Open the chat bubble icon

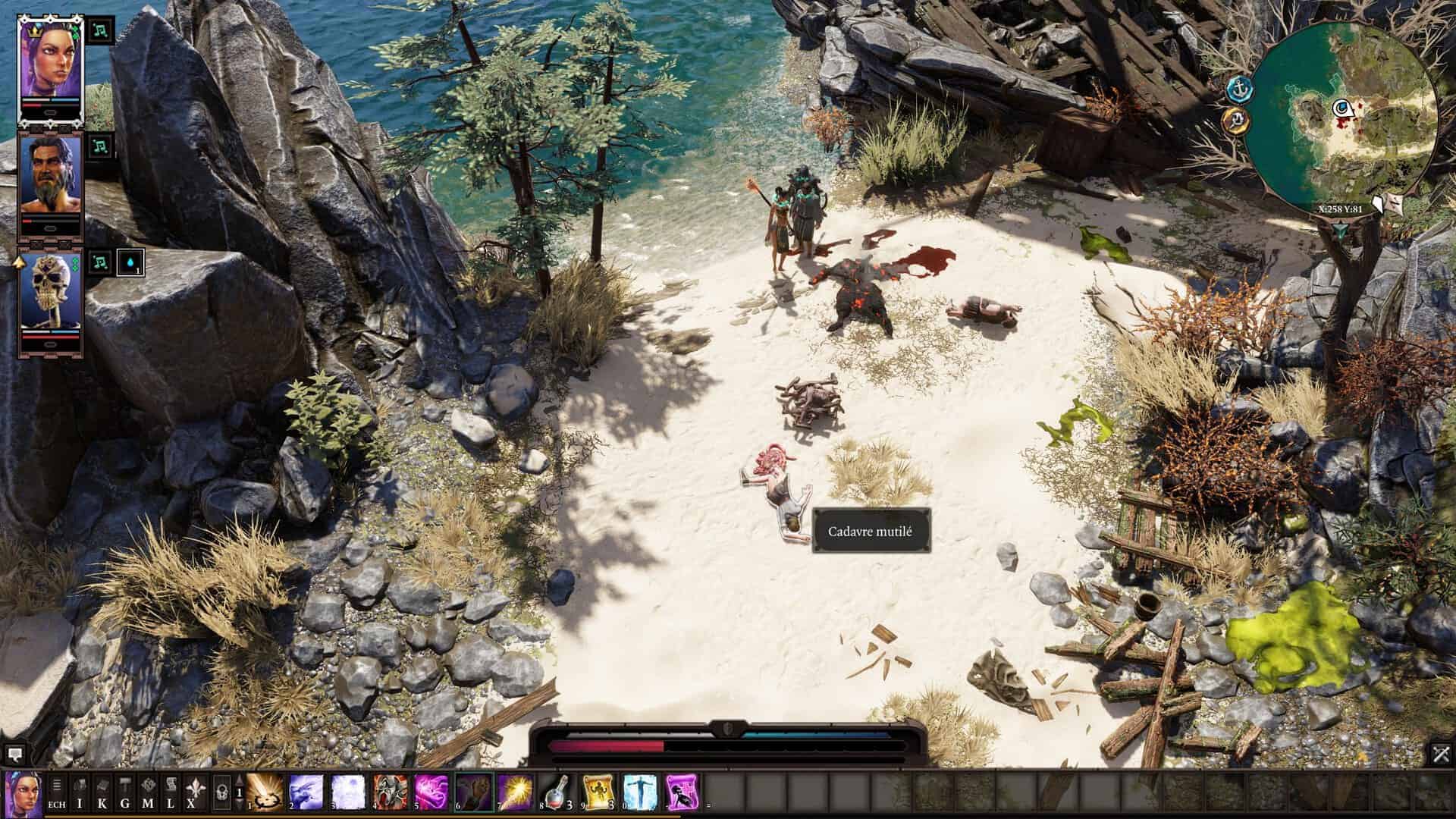[14, 755]
